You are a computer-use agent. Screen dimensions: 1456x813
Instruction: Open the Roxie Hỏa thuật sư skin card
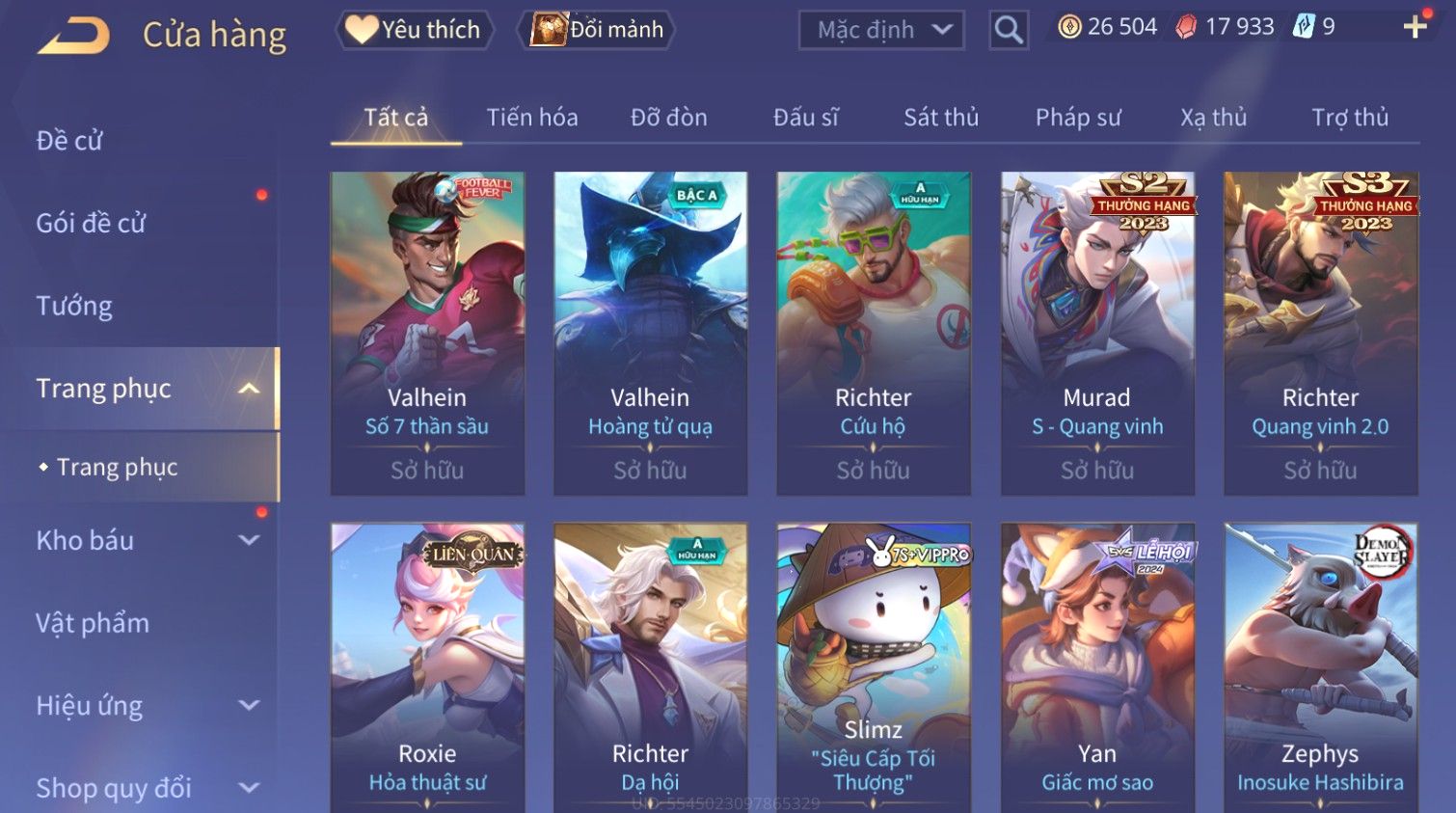click(427, 665)
